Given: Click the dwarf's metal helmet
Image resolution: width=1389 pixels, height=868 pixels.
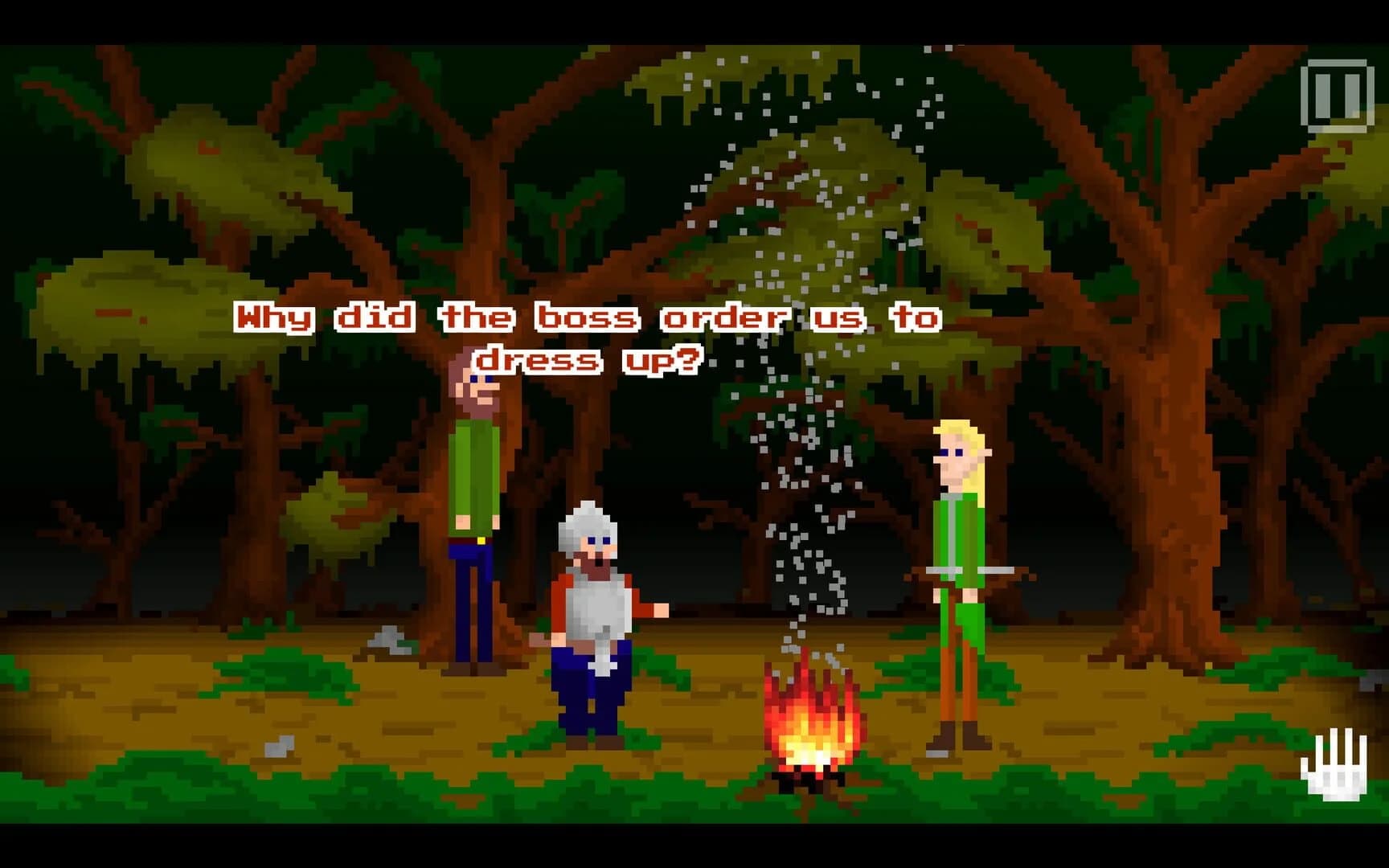Looking at the screenshot, I should pyautogui.click(x=587, y=518).
